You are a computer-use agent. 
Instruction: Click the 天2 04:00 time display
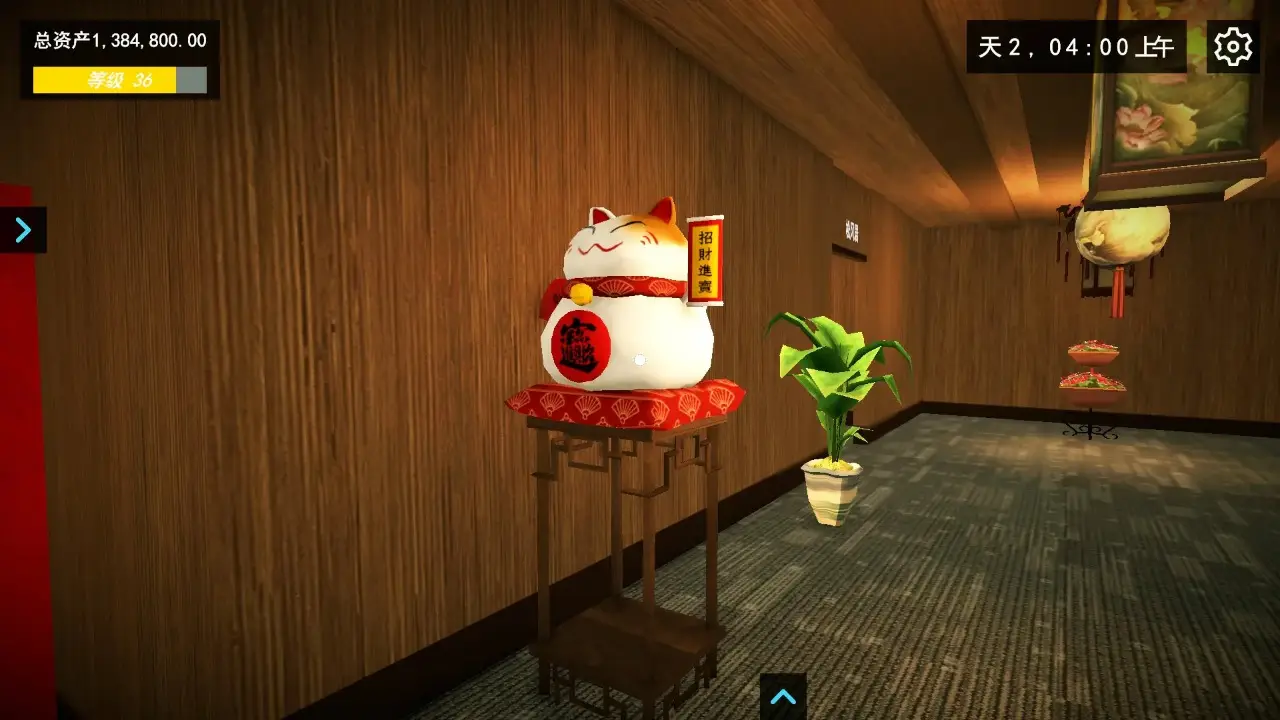[x=1076, y=46]
